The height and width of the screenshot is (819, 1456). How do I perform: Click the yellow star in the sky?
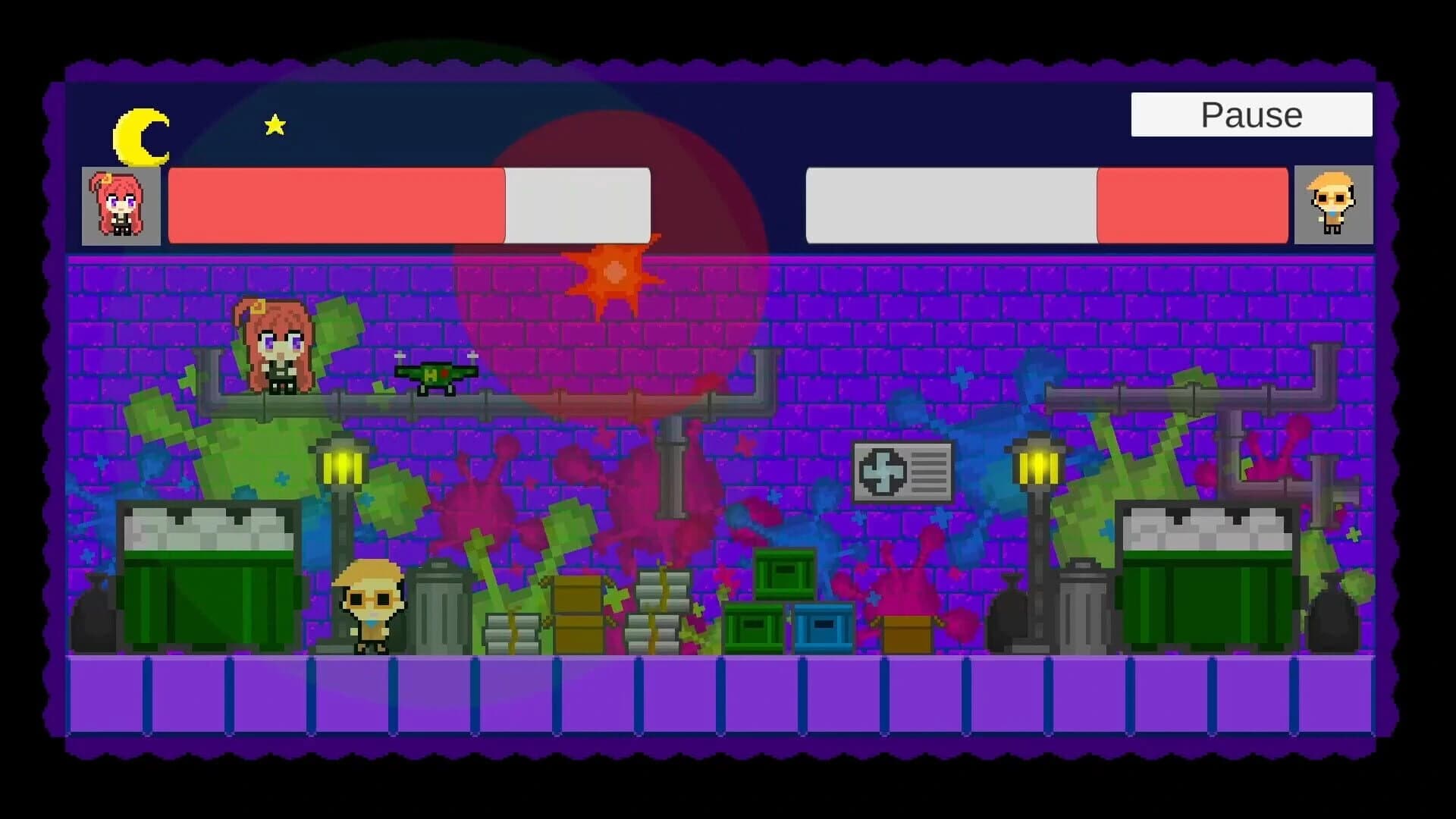pyautogui.click(x=274, y=124)
